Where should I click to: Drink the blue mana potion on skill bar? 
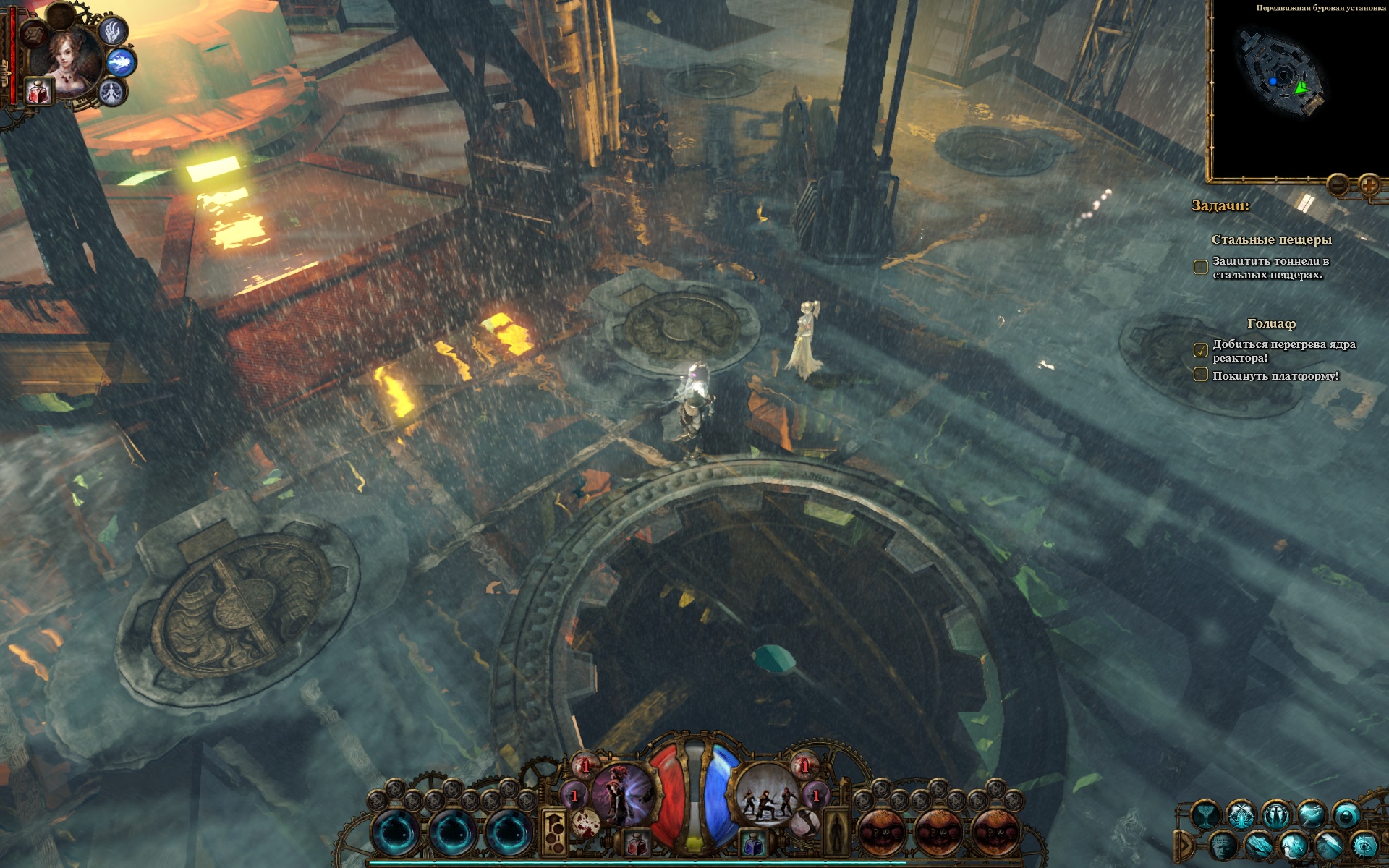pyautogui.click(x=752, y=843)
